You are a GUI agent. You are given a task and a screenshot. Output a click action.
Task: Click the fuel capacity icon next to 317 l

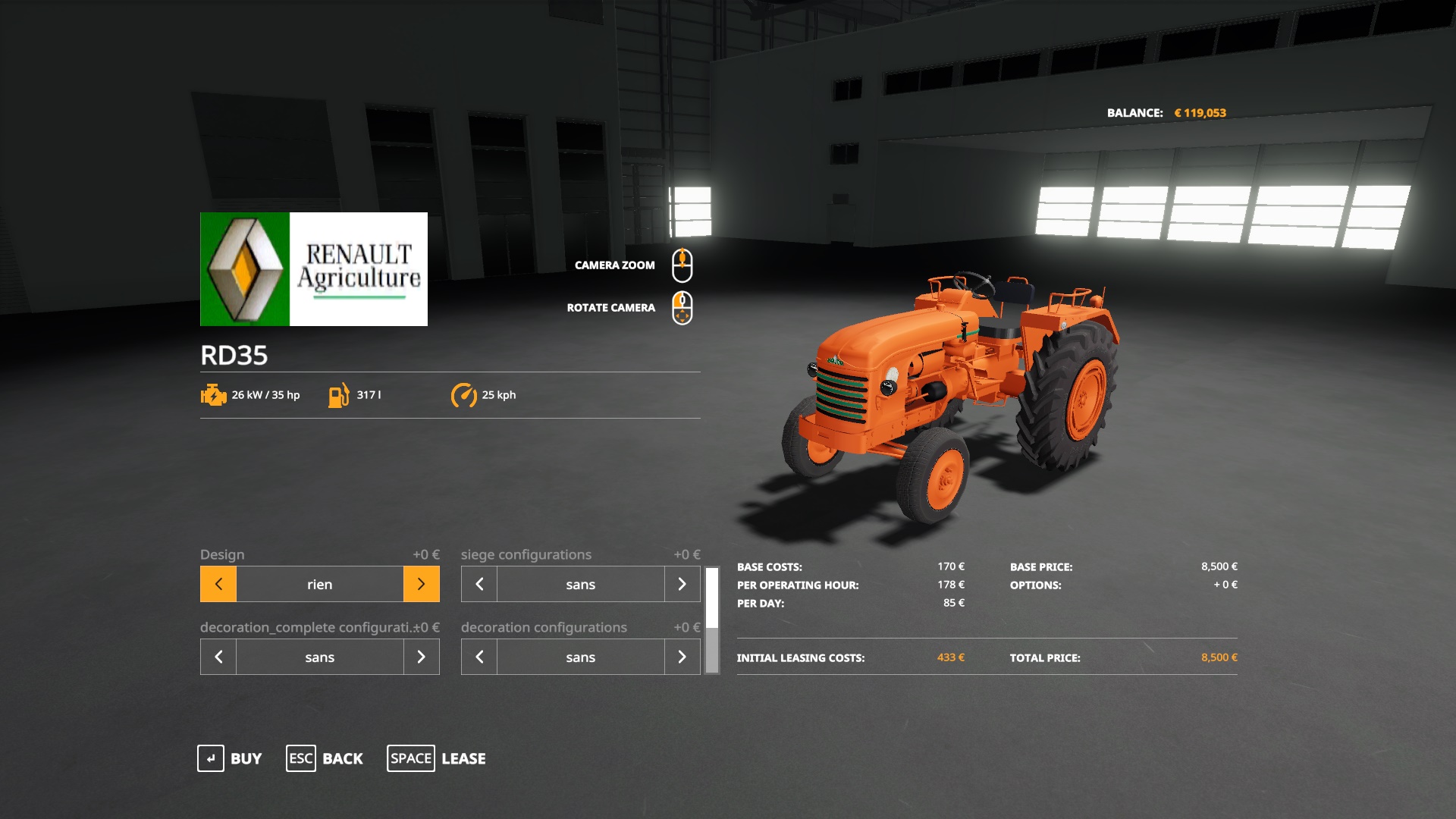point(339,395)
